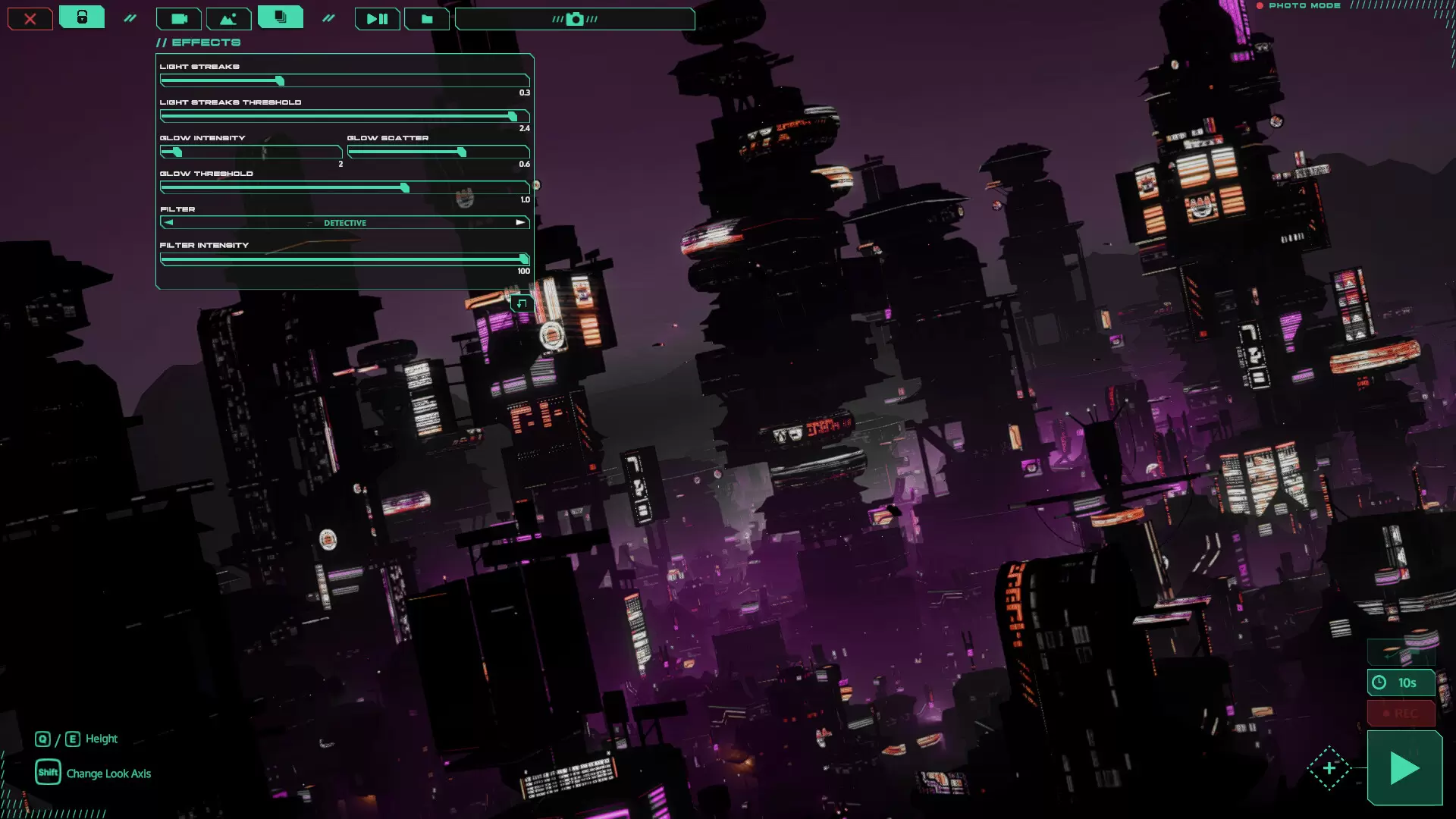Toggle the play/pause time button
This screenshot has width=1456, height=819.
(x=377, y=19)
